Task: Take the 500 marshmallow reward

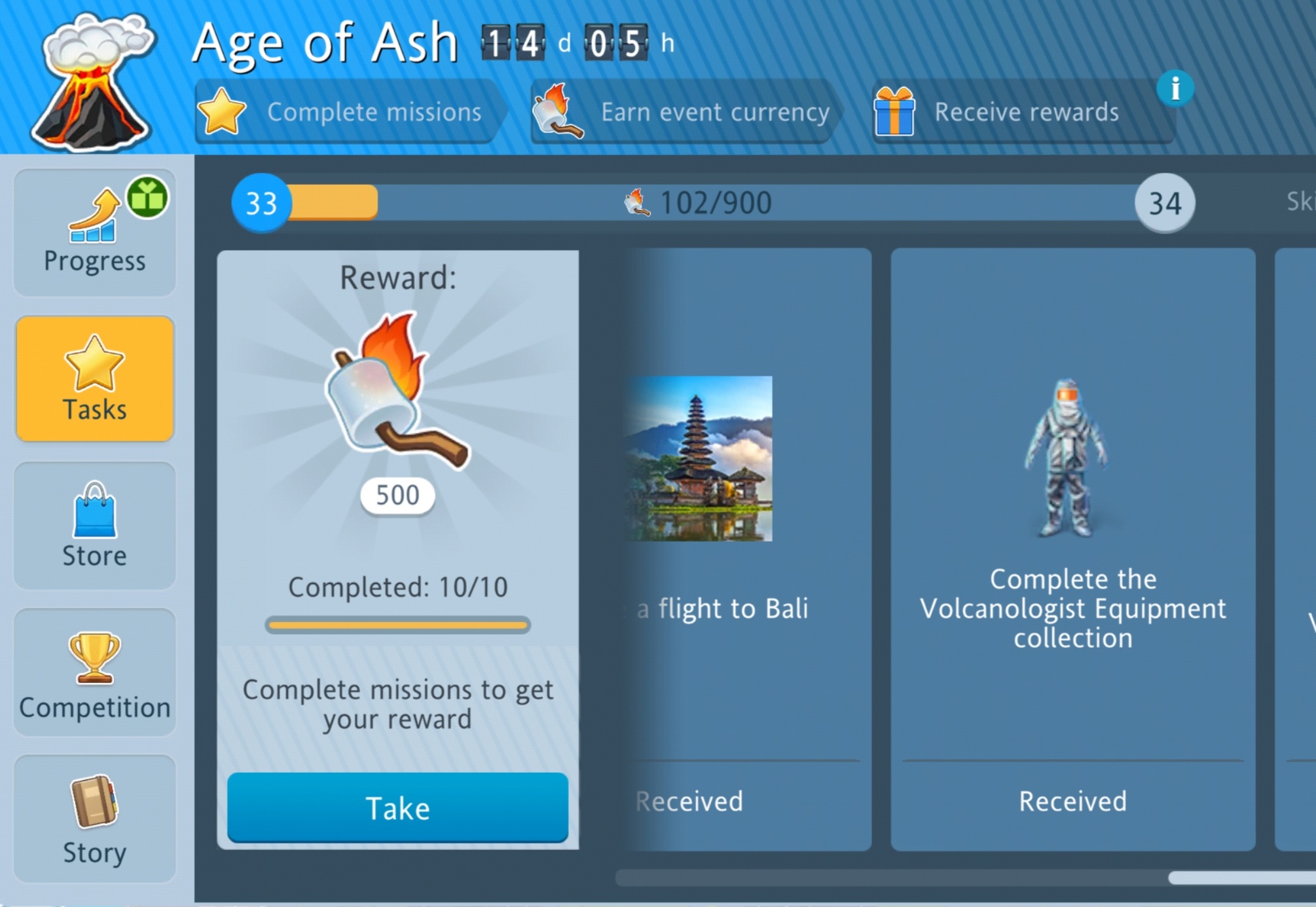Action: point(397,807)
